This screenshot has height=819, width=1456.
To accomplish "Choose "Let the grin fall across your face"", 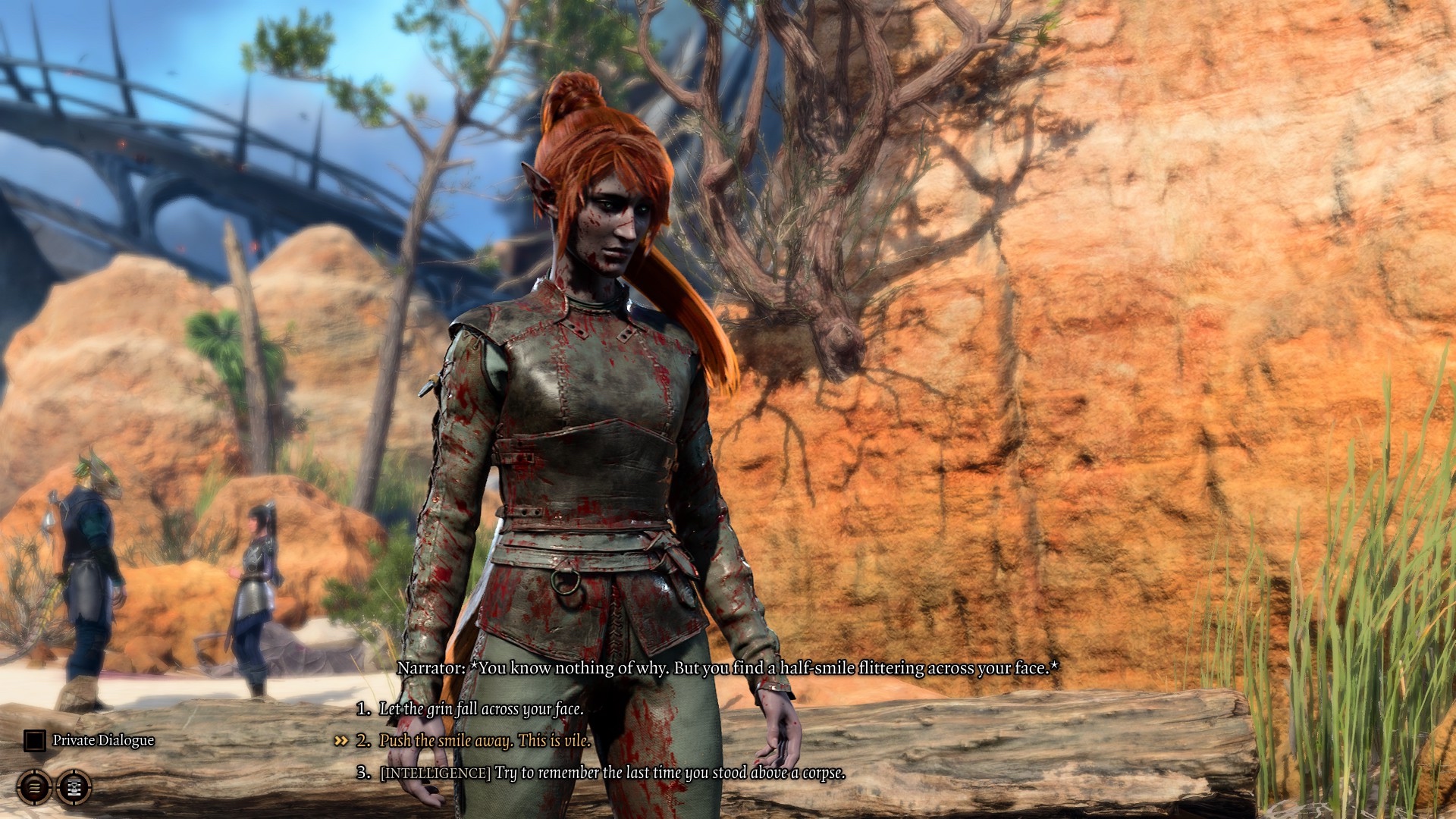I will tap(481, 709).
